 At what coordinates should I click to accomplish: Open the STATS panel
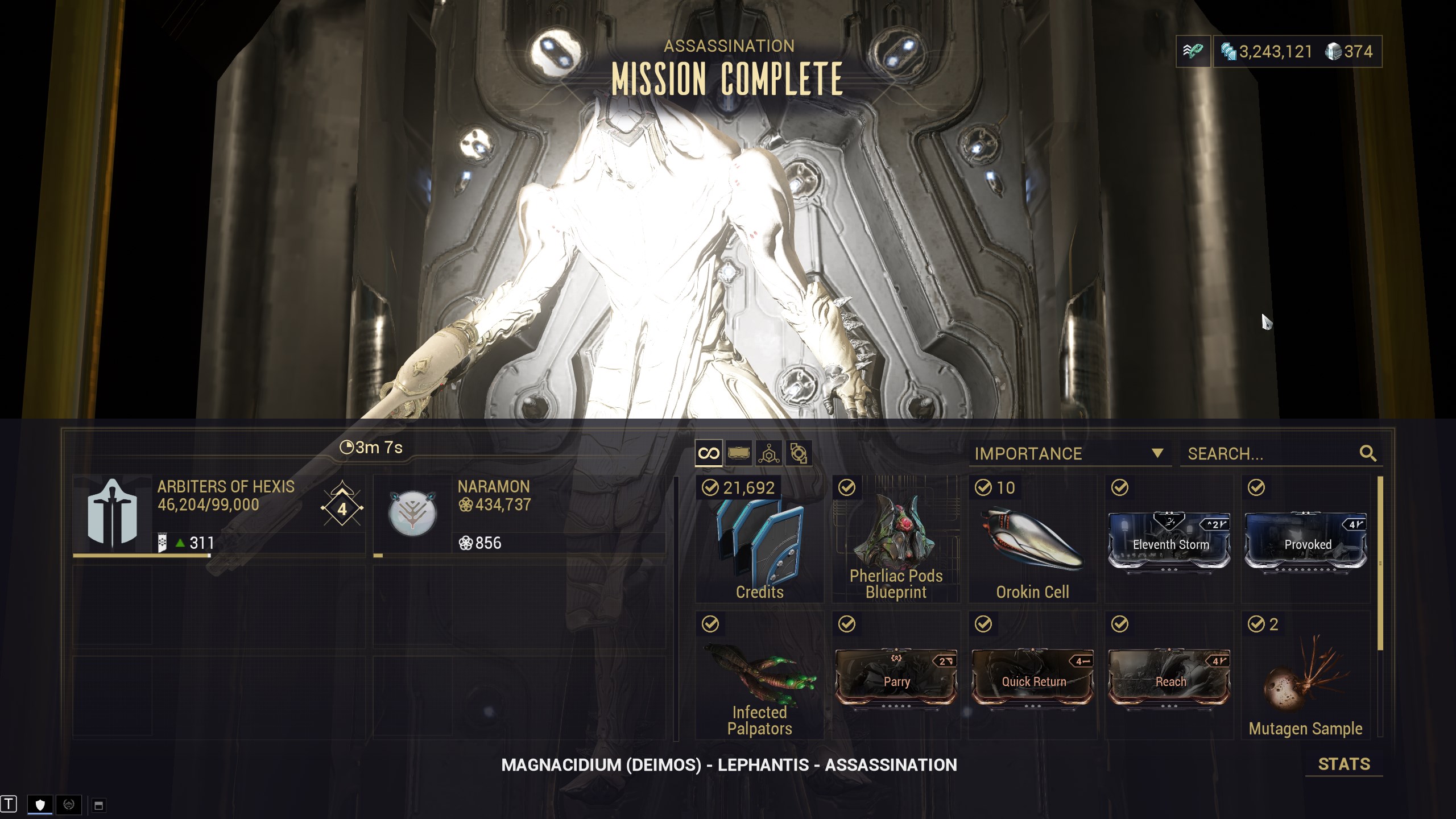[1343, 764]
